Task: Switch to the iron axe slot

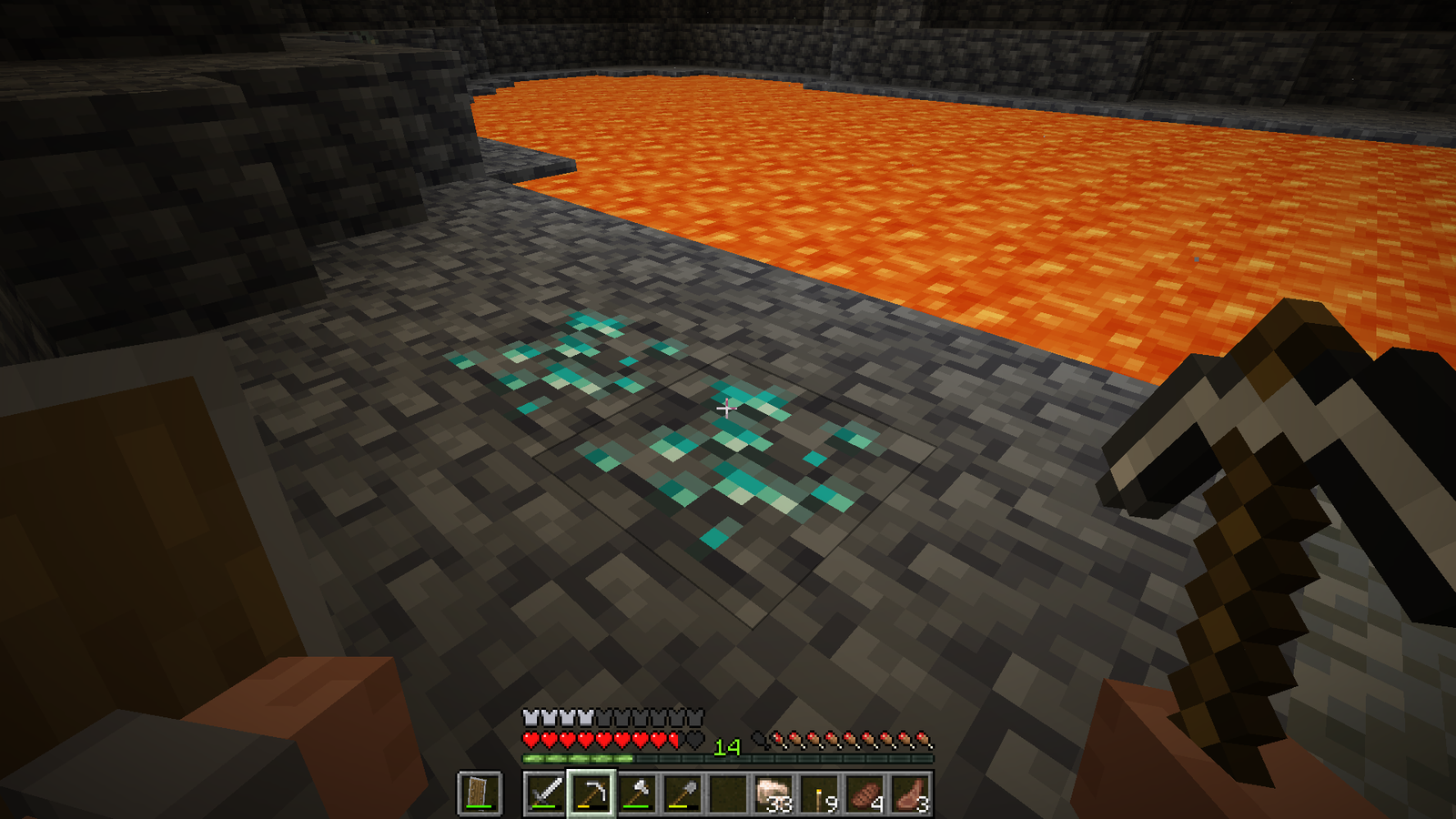Action: pos(637,794)
